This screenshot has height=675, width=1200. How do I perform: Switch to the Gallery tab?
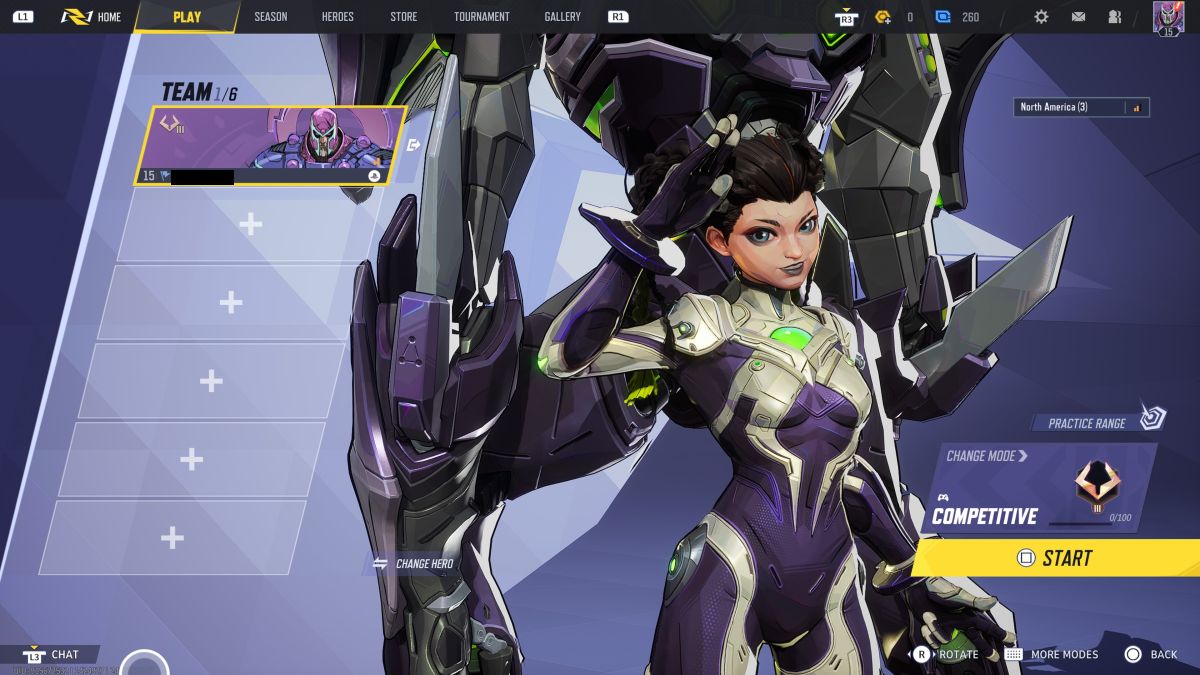click(x=562, y=17)
